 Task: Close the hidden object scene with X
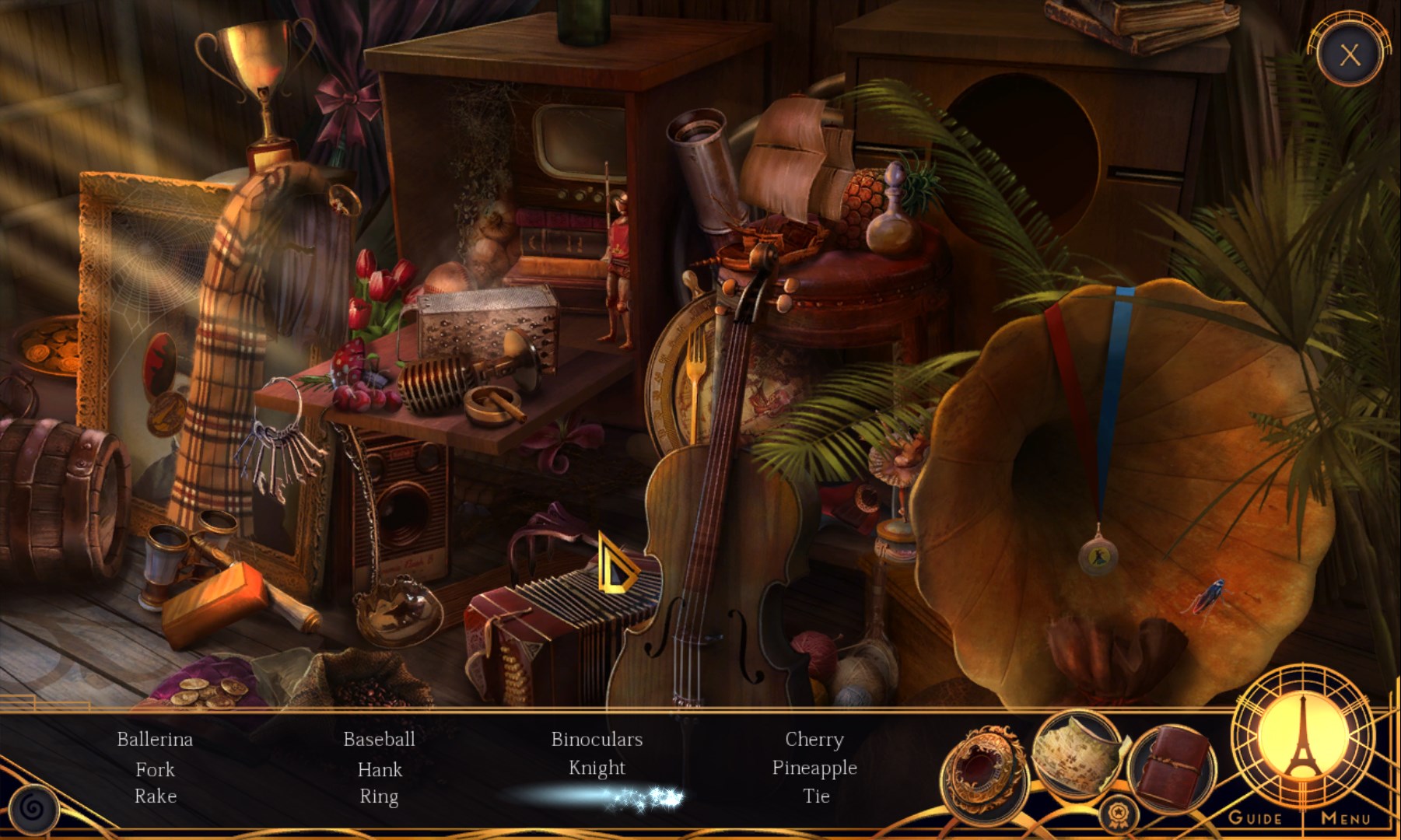coord(1350,54)
